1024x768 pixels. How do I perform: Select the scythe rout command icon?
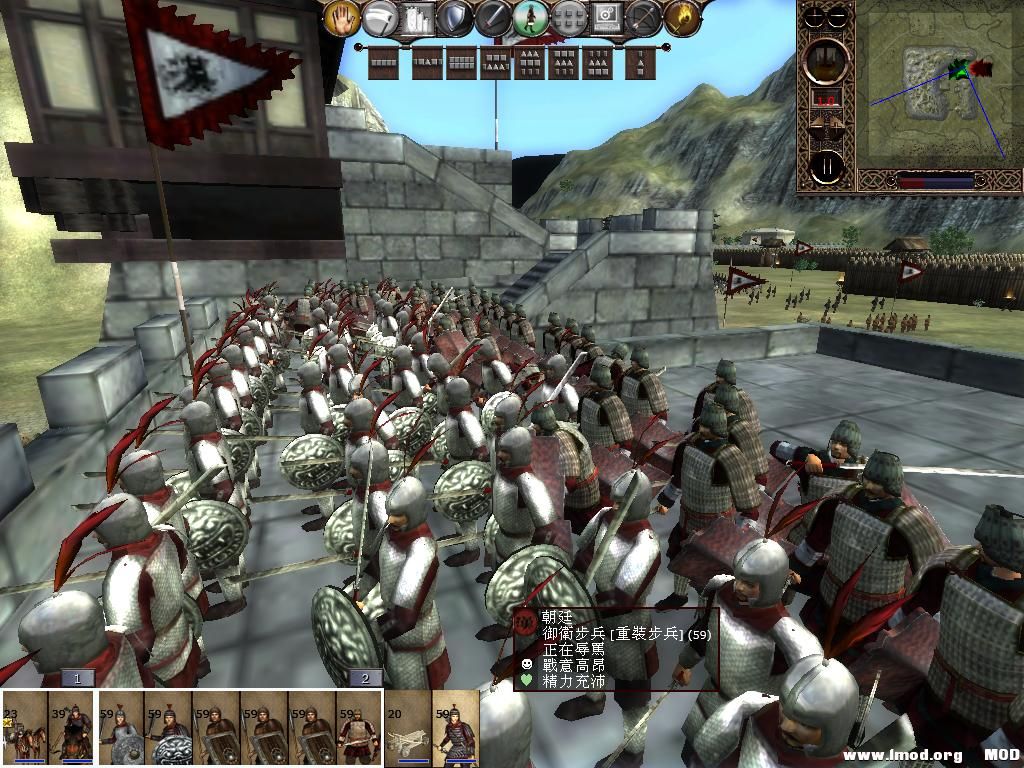point(379,17)
